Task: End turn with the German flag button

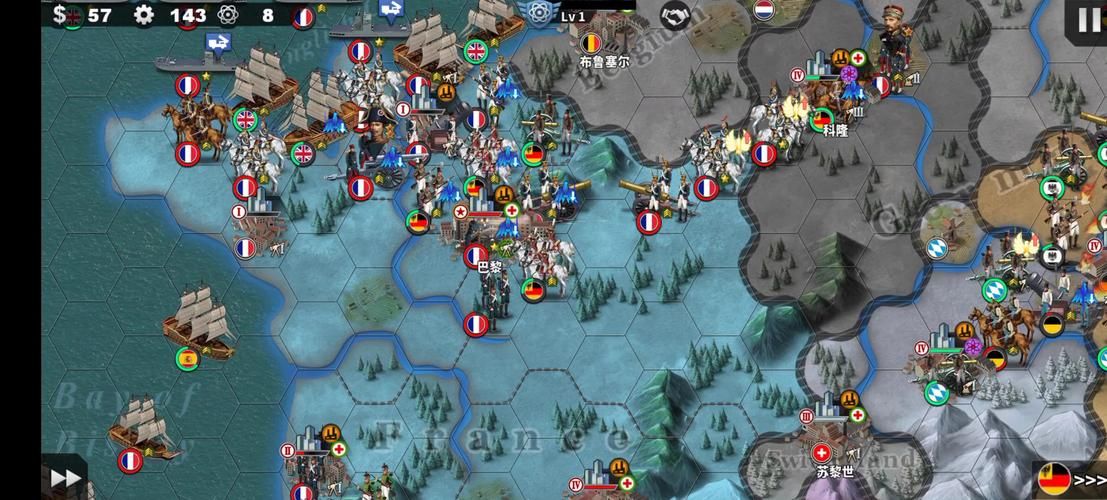Action: pyautogui.click(x=1070, y=478)
